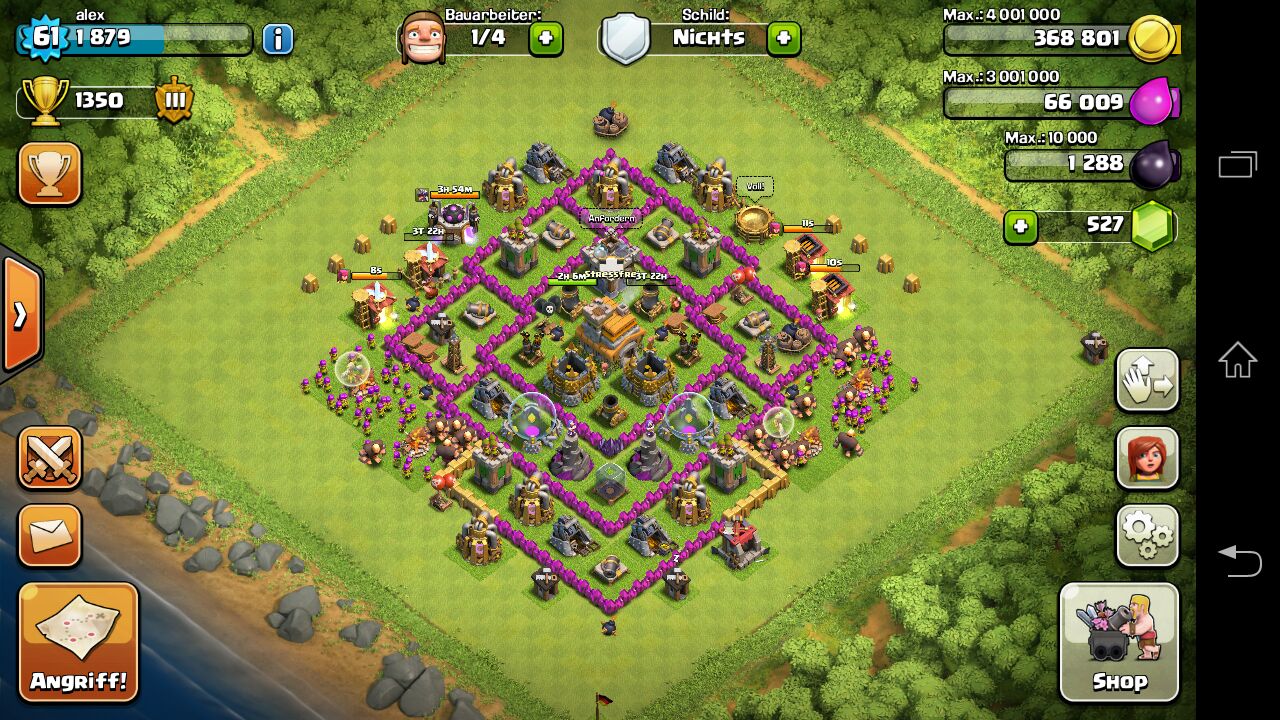The image size is (1280, 720).
Task: Open the settings gears menu
Action: [x=1147, y=536]
